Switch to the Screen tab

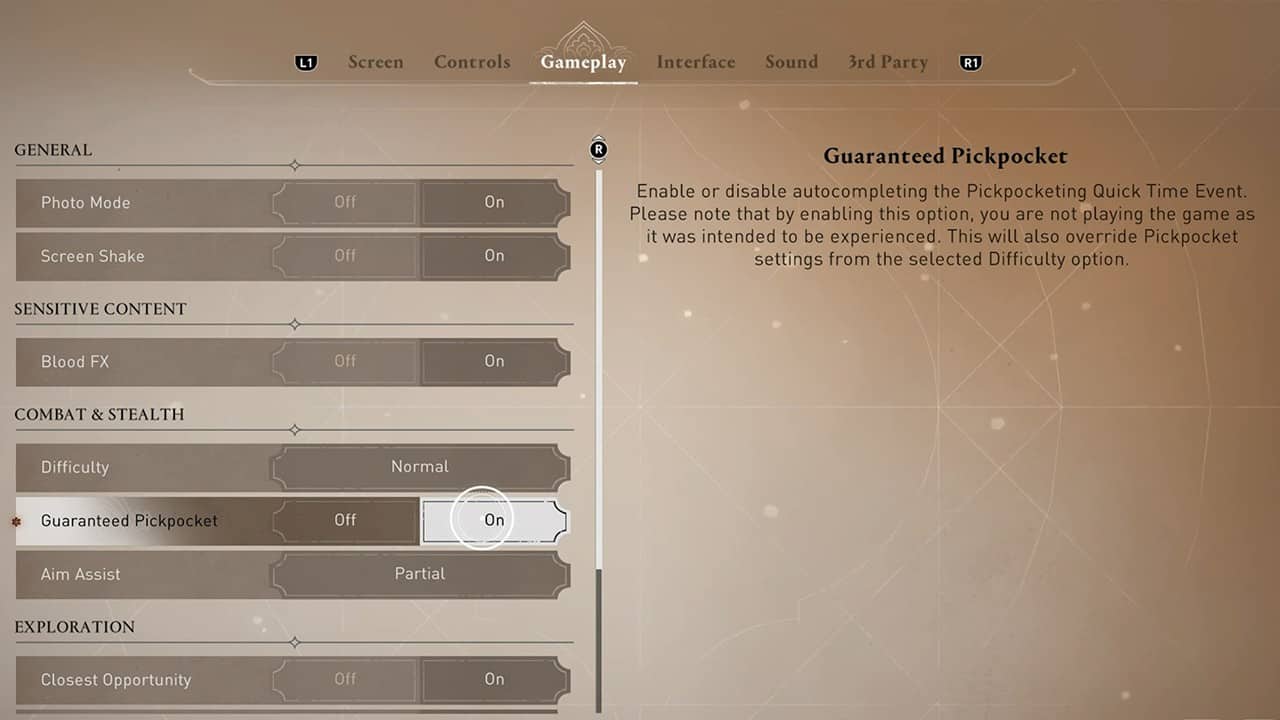pyautogui.click(x=375, y=62)
